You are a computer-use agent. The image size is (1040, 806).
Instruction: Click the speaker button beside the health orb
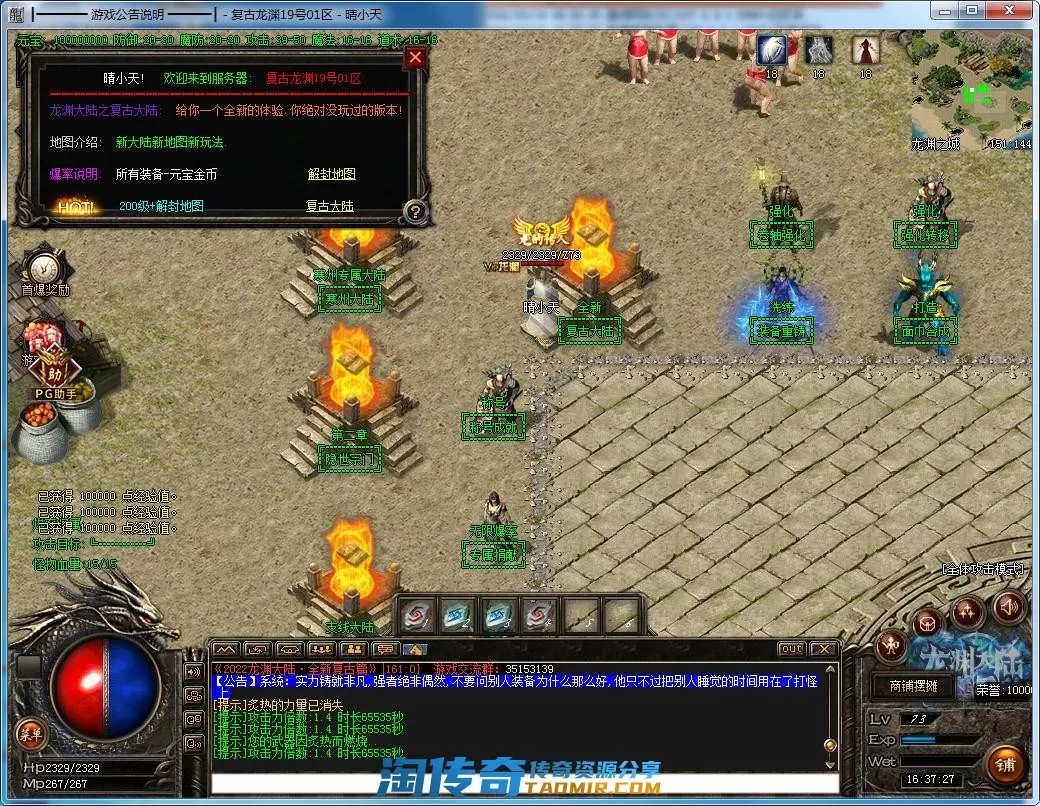(194, 670)
